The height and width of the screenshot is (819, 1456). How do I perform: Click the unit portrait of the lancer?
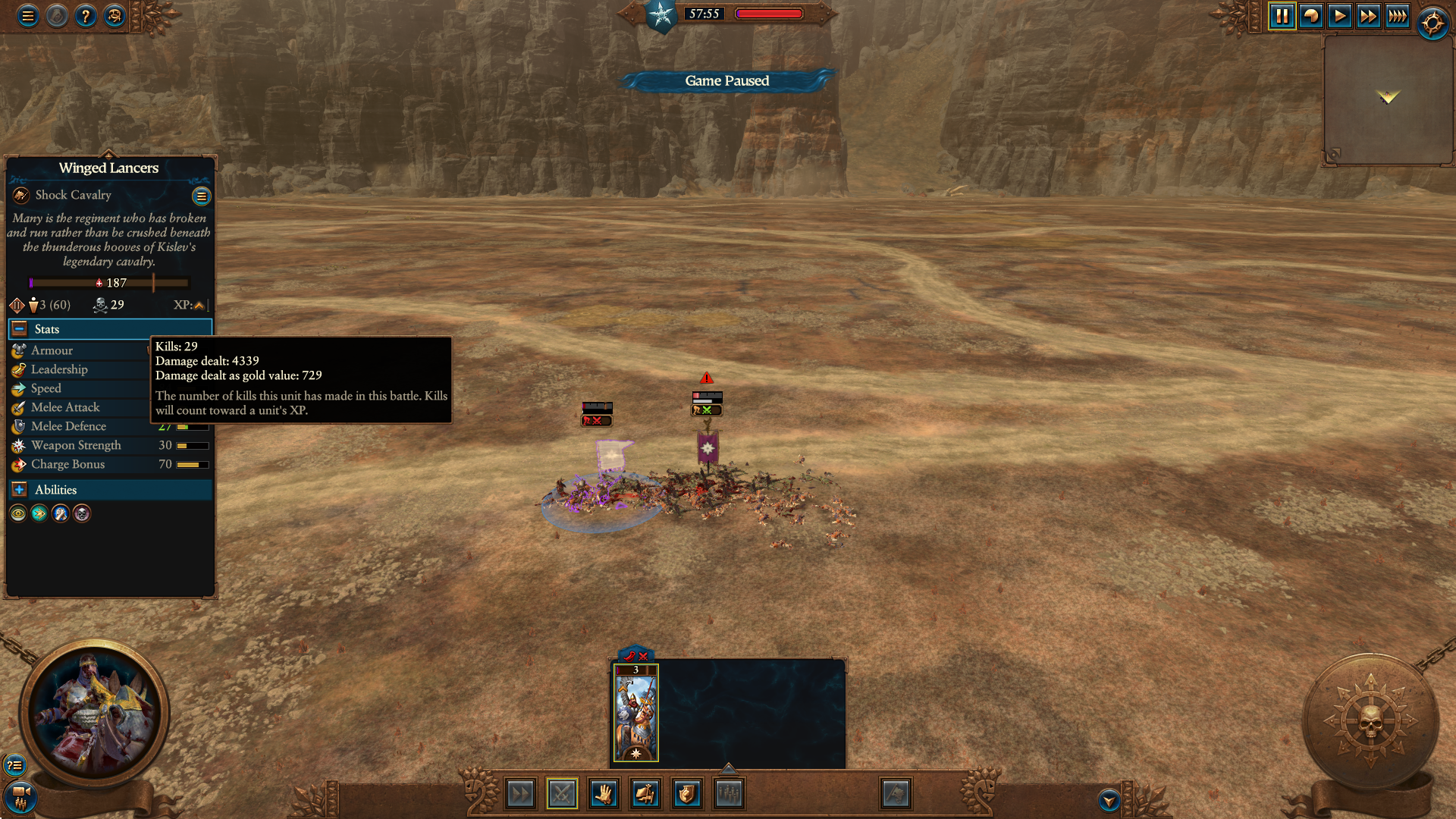[94, 714]
